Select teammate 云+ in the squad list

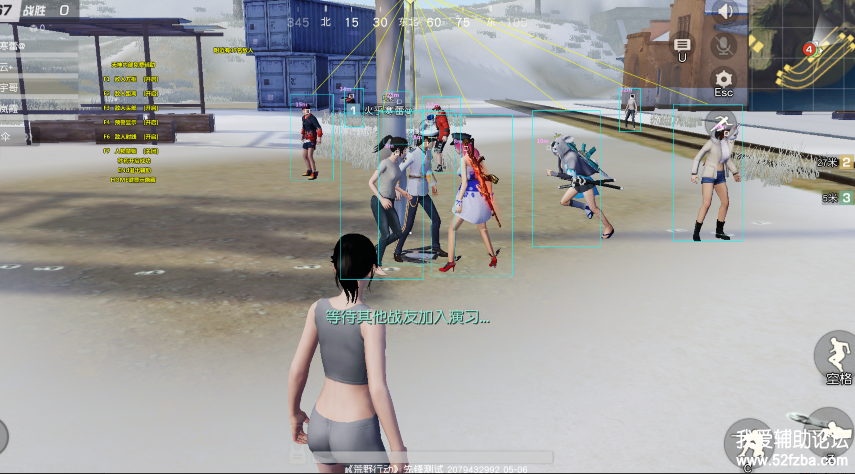[x=12, y=66]
